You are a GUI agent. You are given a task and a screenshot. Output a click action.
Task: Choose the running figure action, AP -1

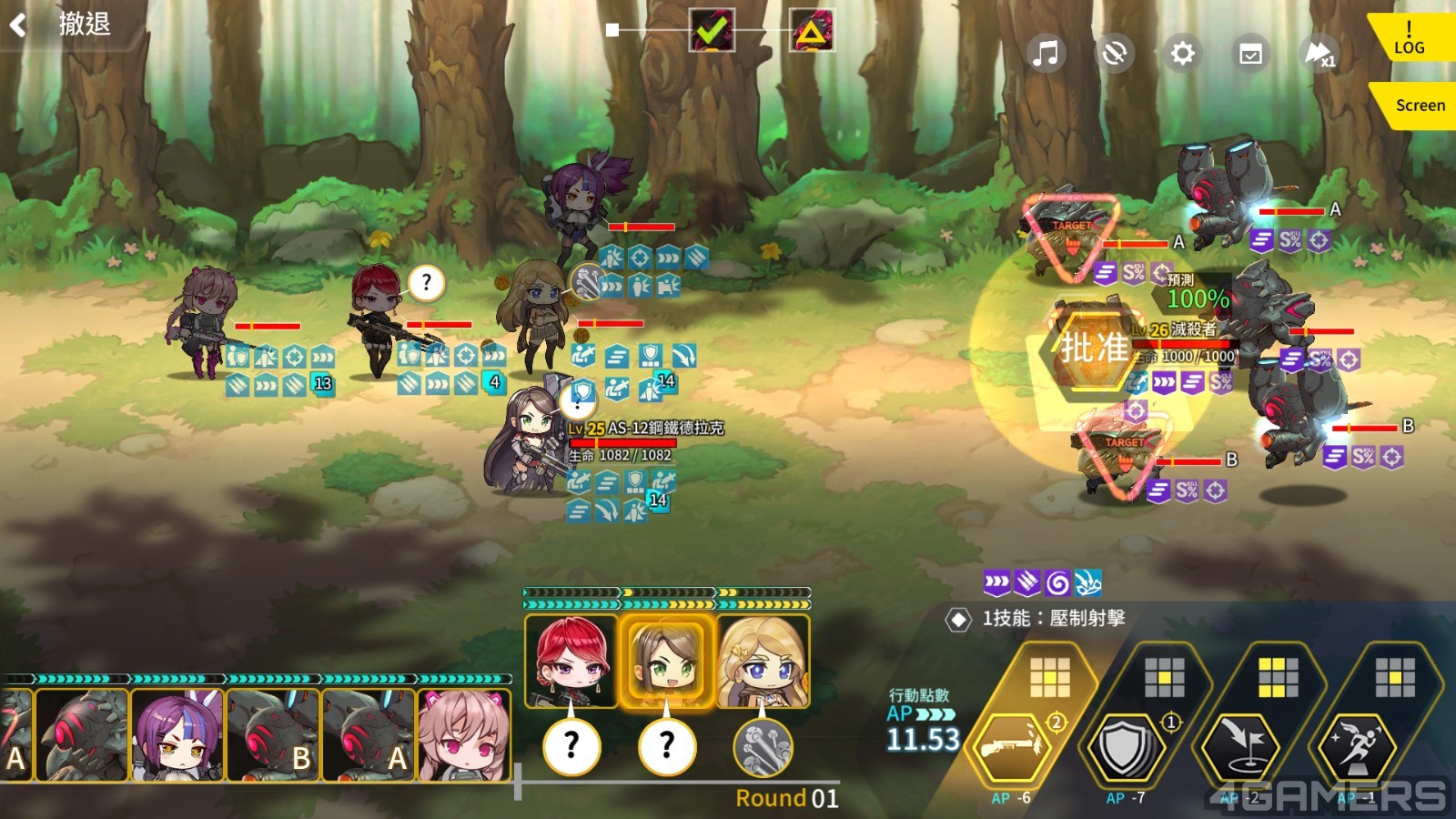[x=1355, y=748]
